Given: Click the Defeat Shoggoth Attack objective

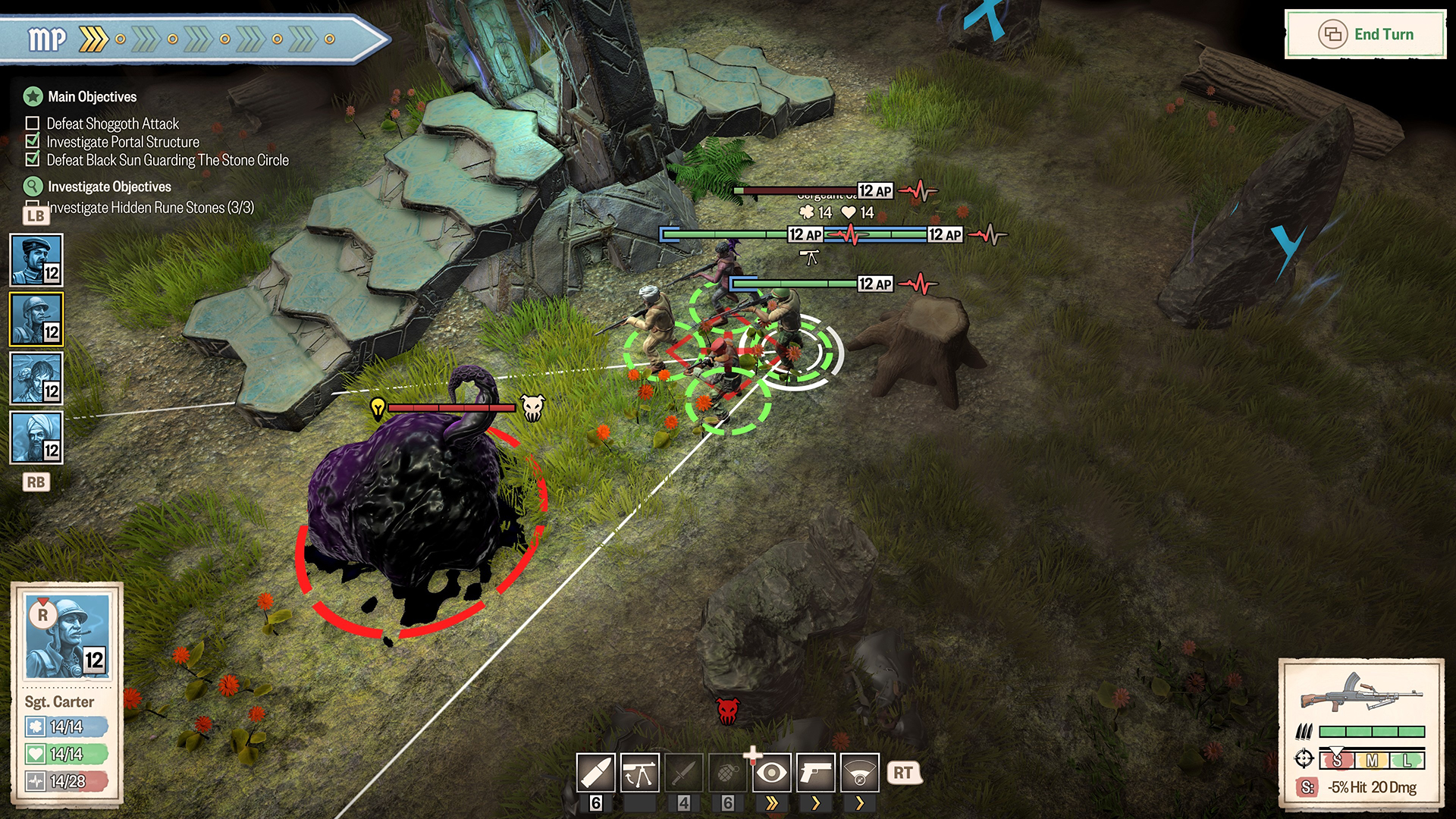Looking at the screenshot, I should coord(112,124).
